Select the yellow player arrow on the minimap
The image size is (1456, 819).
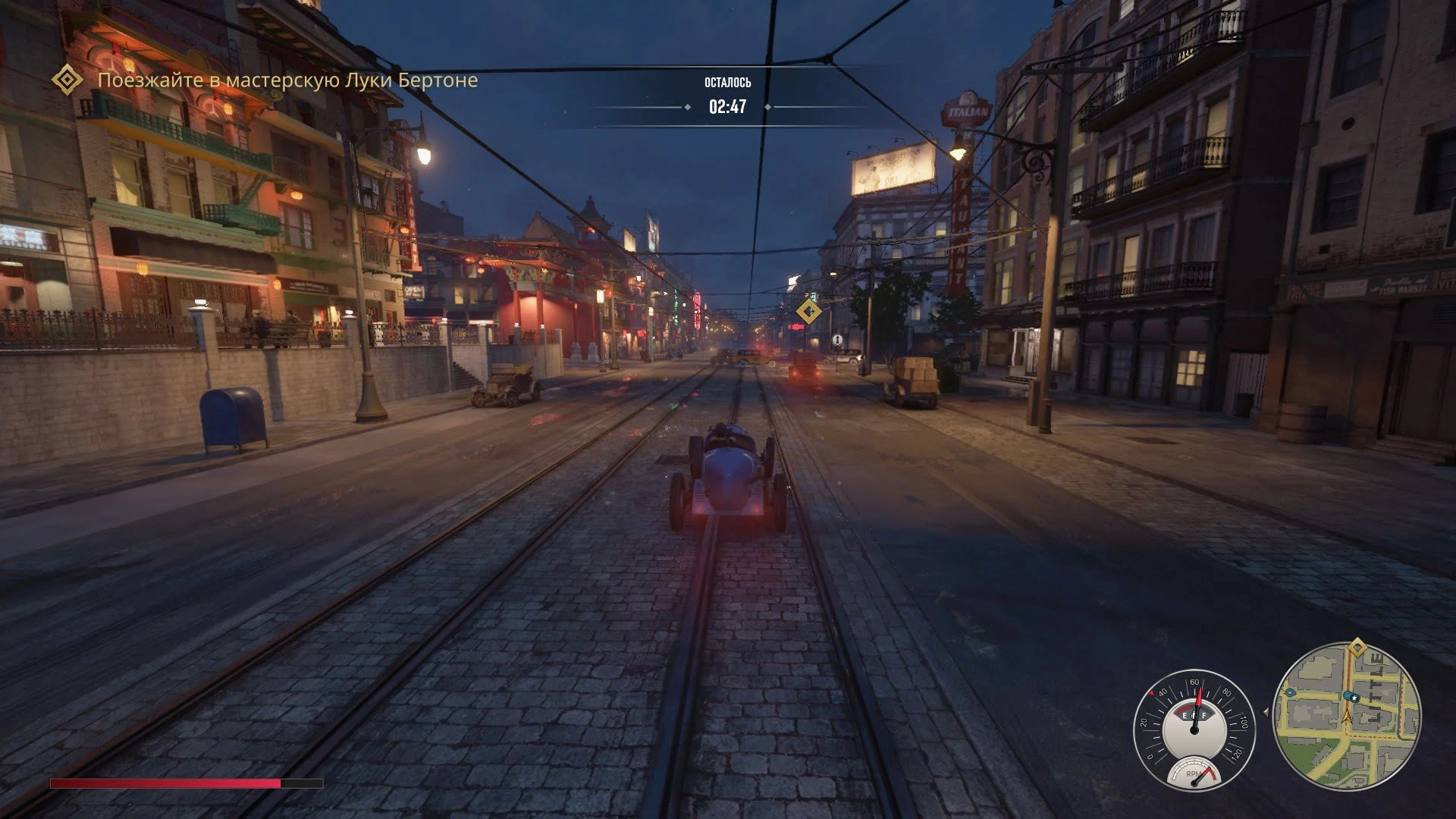[x=1347, y=717]
